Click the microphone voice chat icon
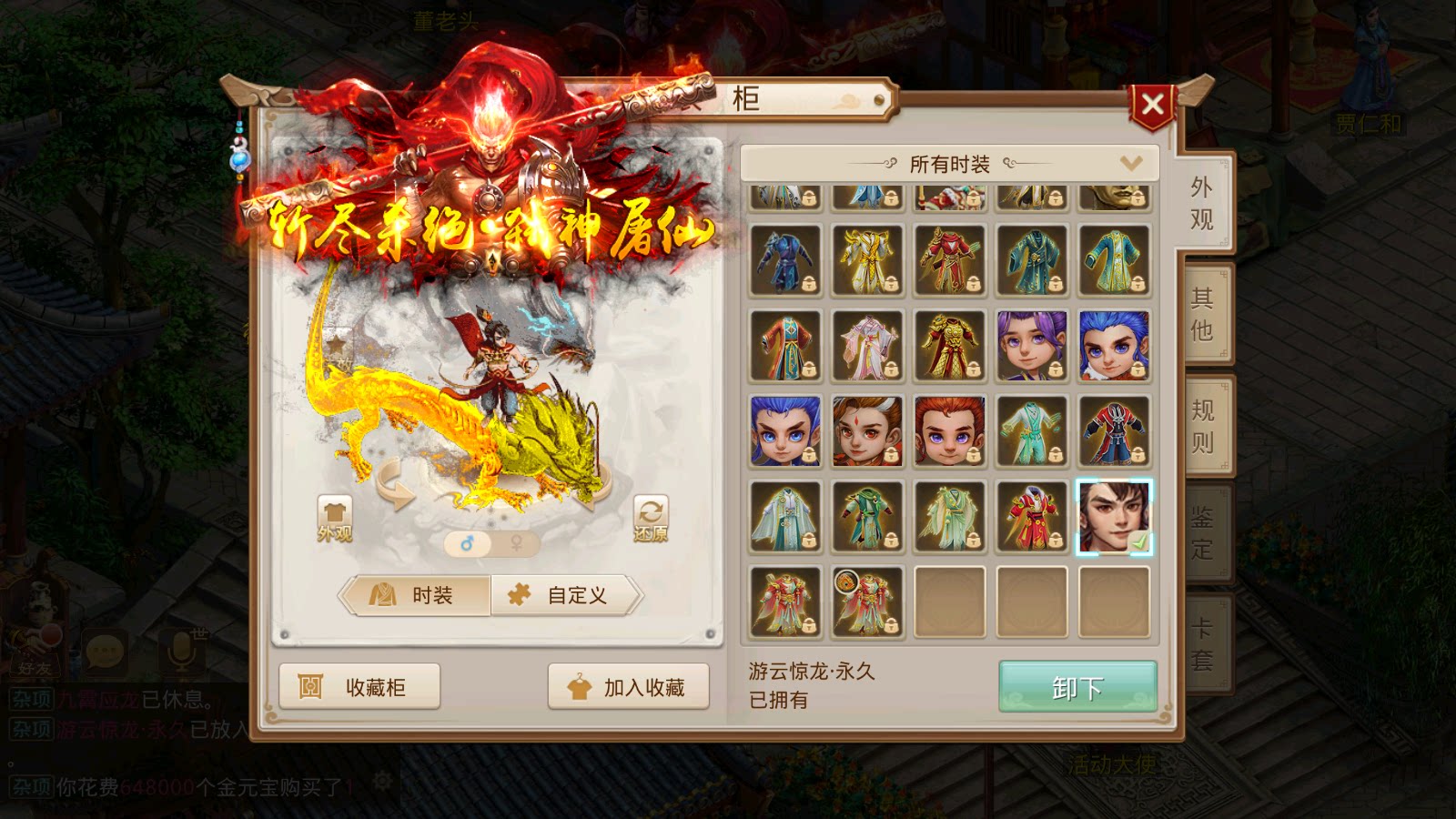Screen dimensions: 1456x819 click(x=178, y=652)
